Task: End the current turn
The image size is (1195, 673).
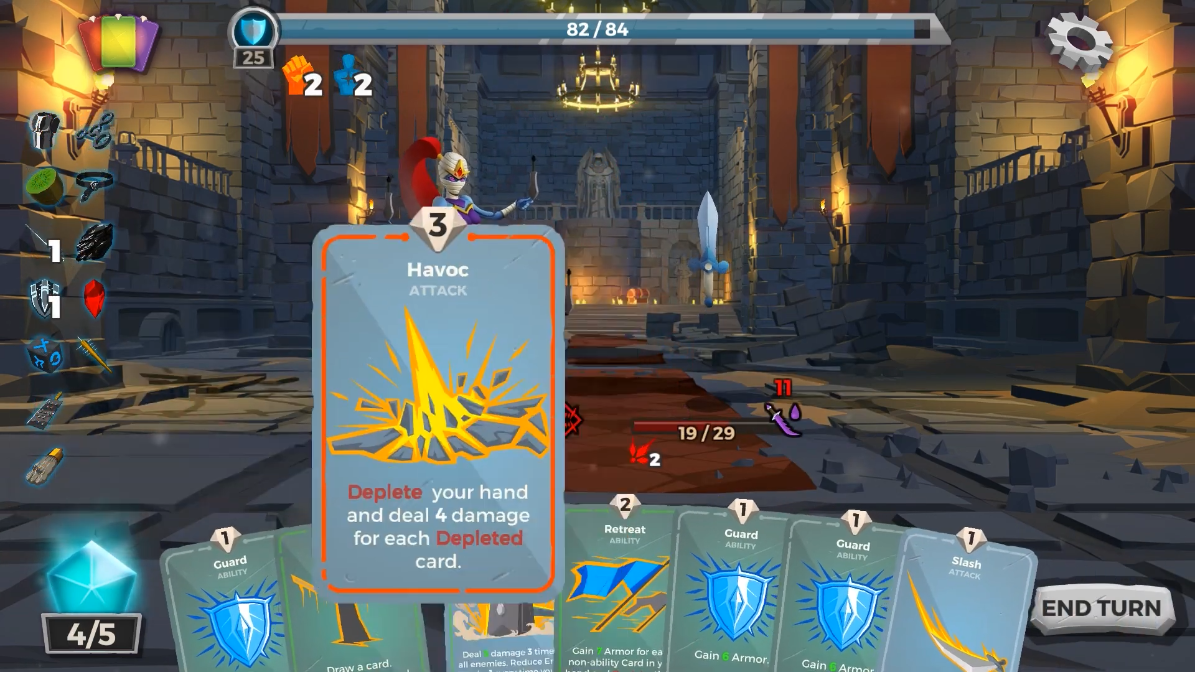Action: pos(1101,609)
